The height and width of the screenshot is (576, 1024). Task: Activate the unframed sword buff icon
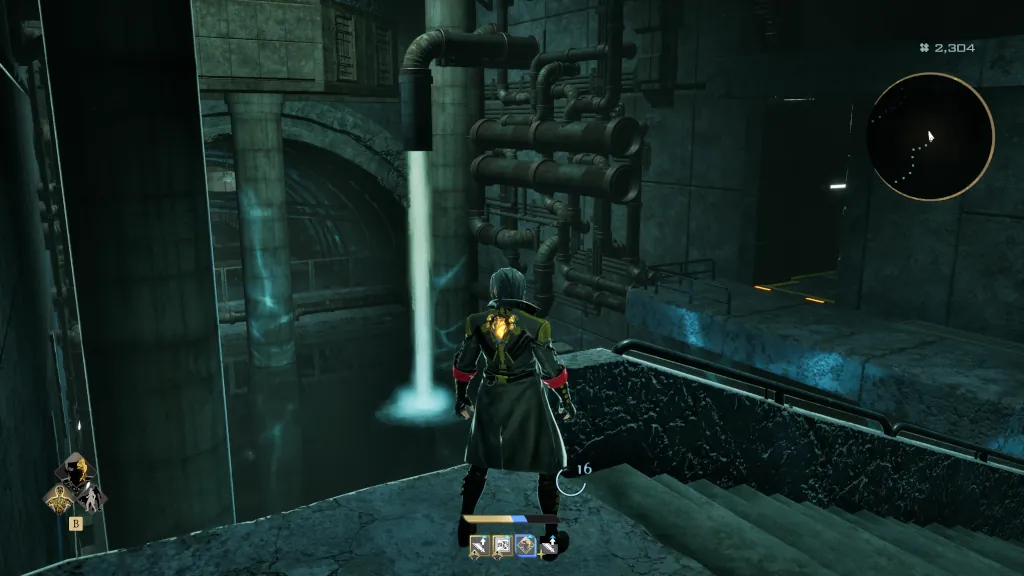point(549,545)
